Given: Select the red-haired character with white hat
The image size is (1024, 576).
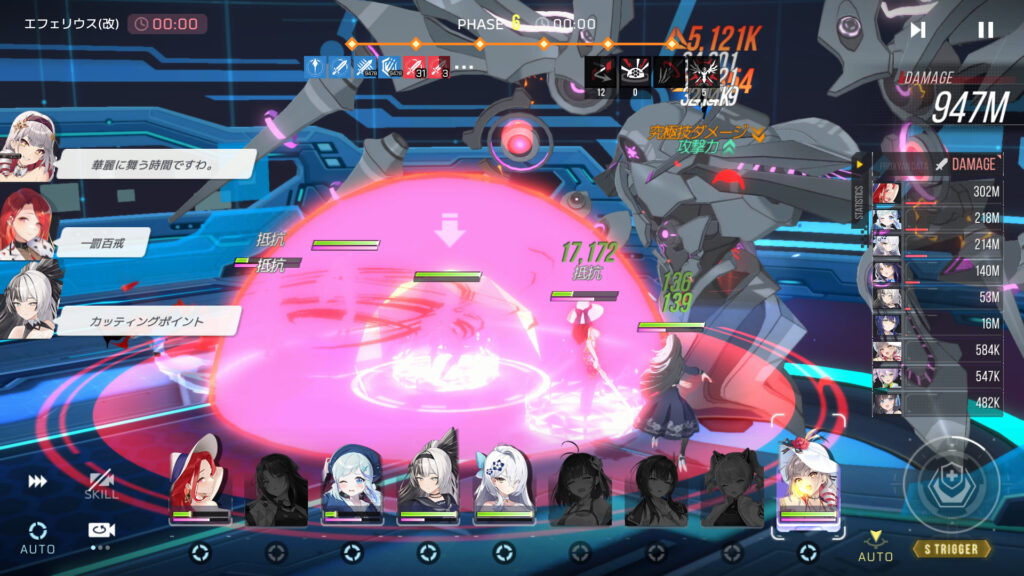Looking at the screenshot, I should (200, 485).
